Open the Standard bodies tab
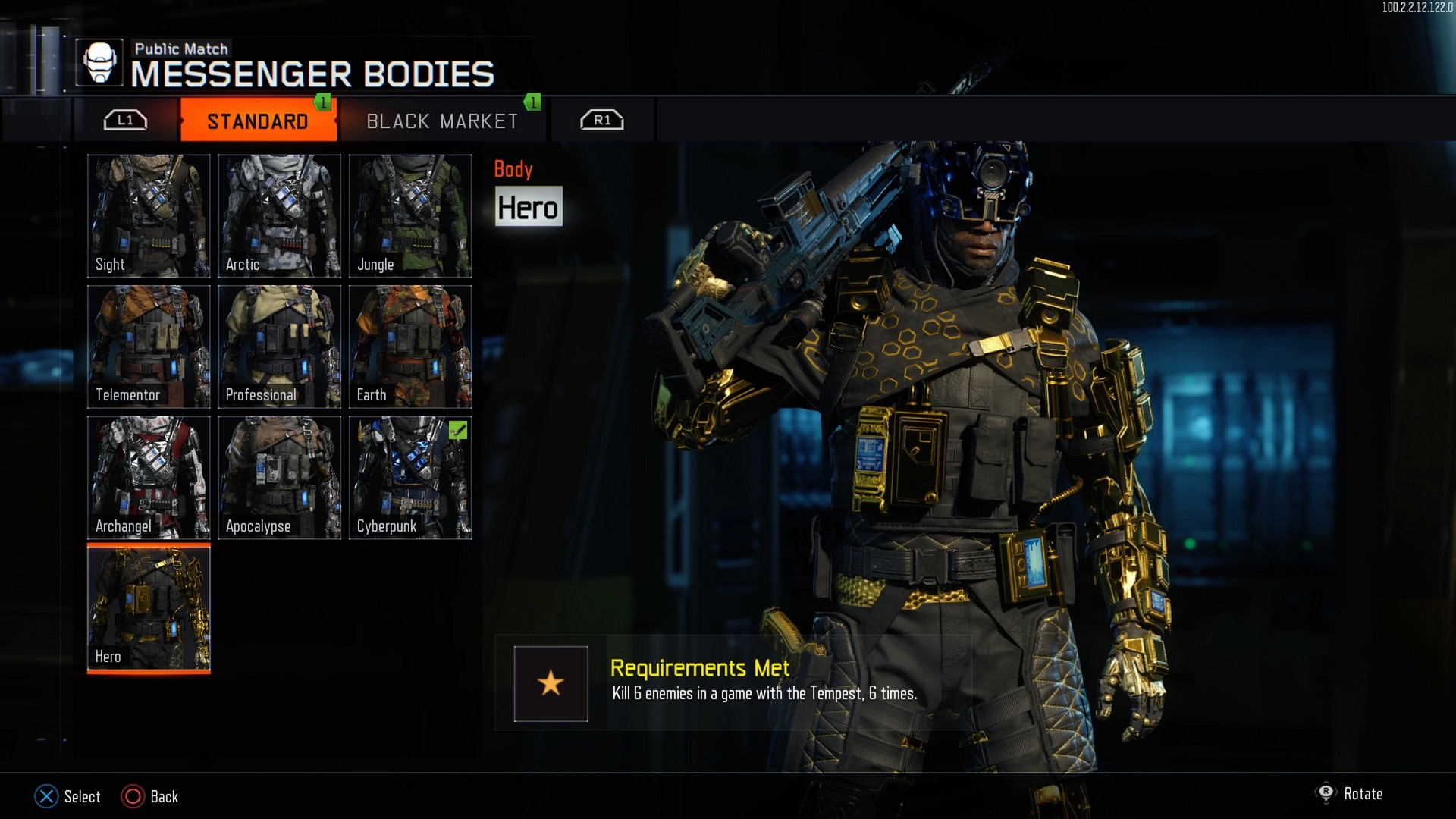 point(258,121)
